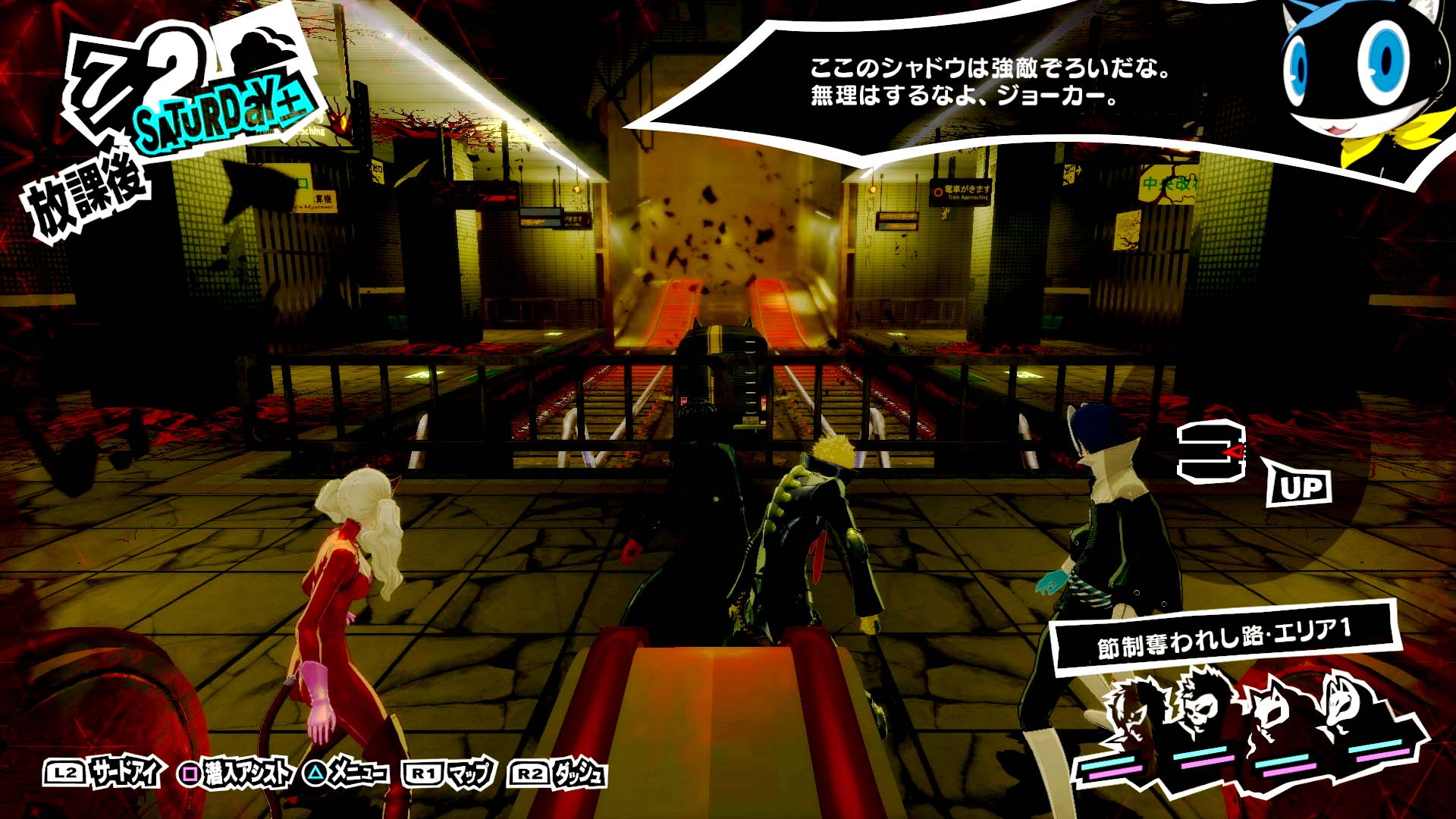This screenshot has width=1456, height=819.
Task: Show the マップ map
Action: point(450,773)
